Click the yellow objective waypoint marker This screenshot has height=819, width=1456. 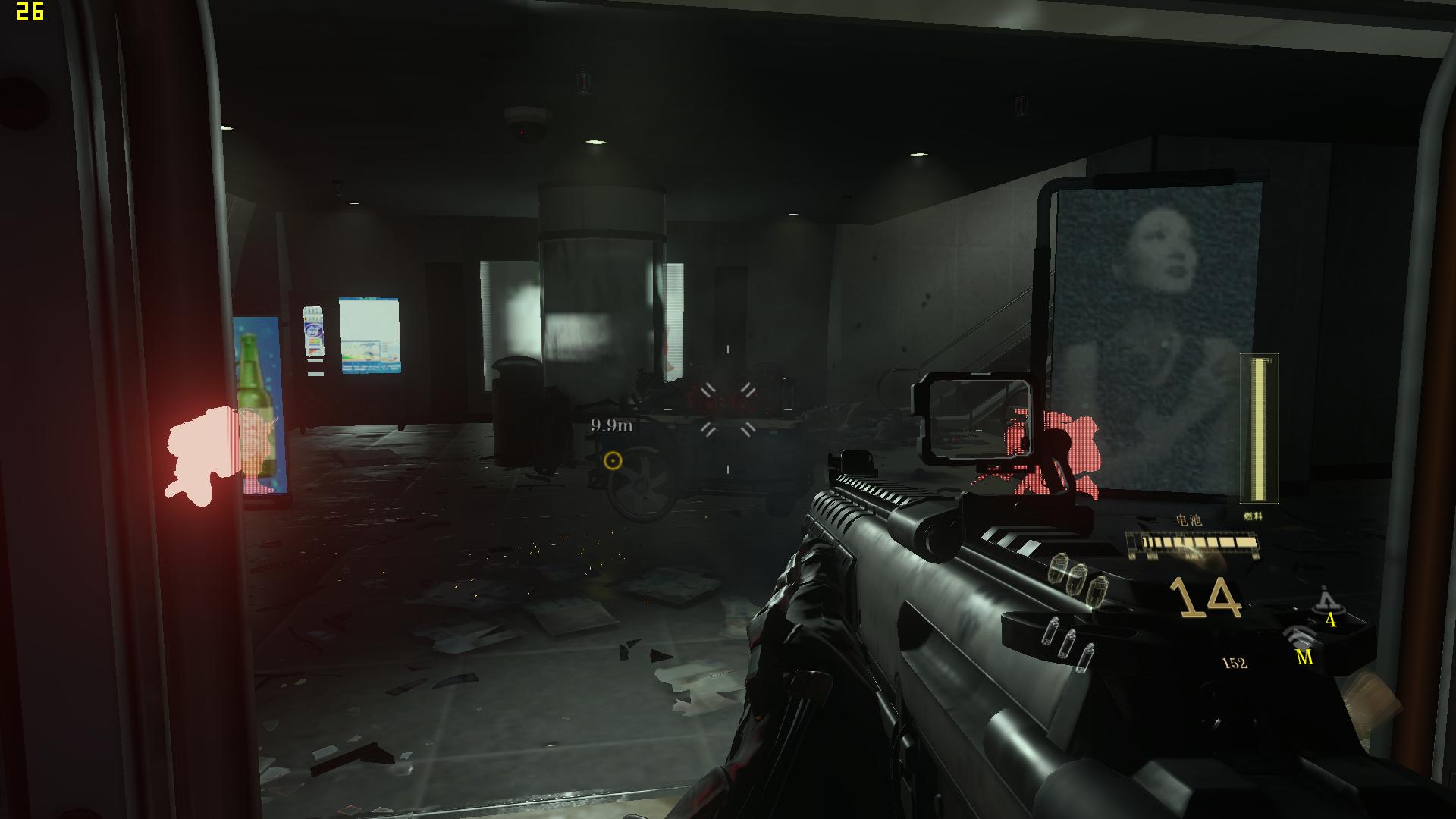click(x=613, y=460)
